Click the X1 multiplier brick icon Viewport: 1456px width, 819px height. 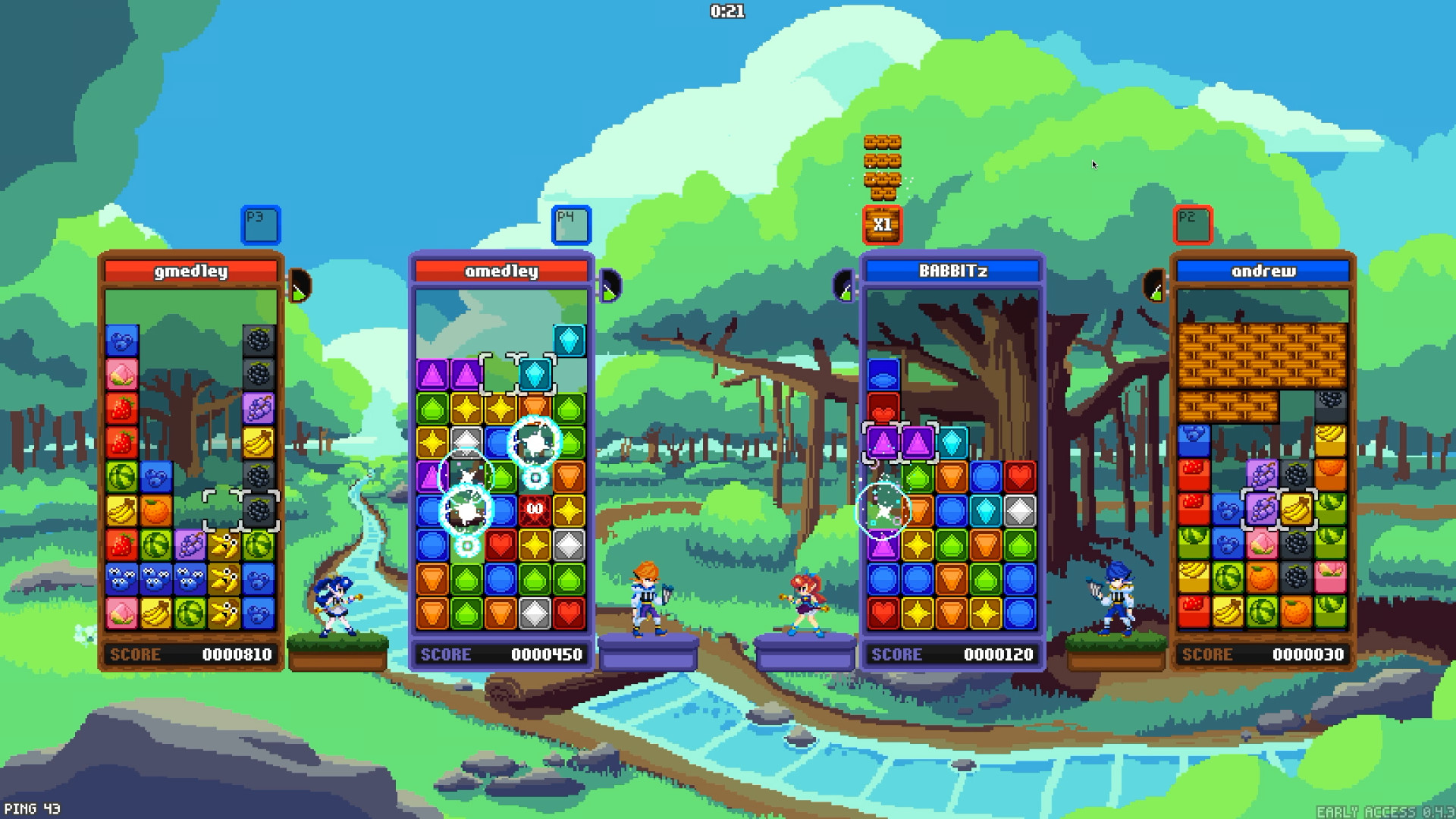click(x=882, y=224)
